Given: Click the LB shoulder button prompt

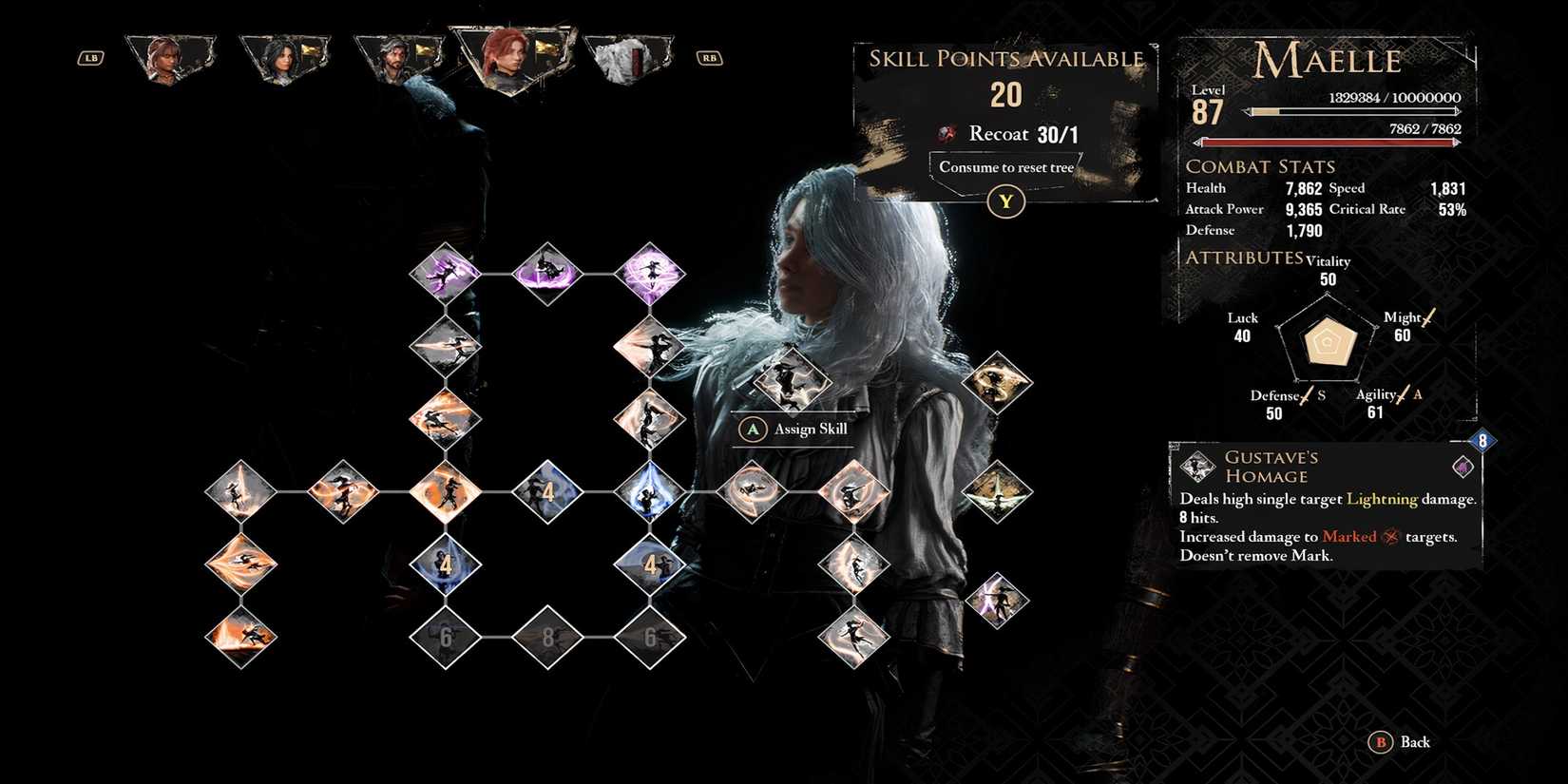Looking at the screenshot, I should (x=90, y=57).
